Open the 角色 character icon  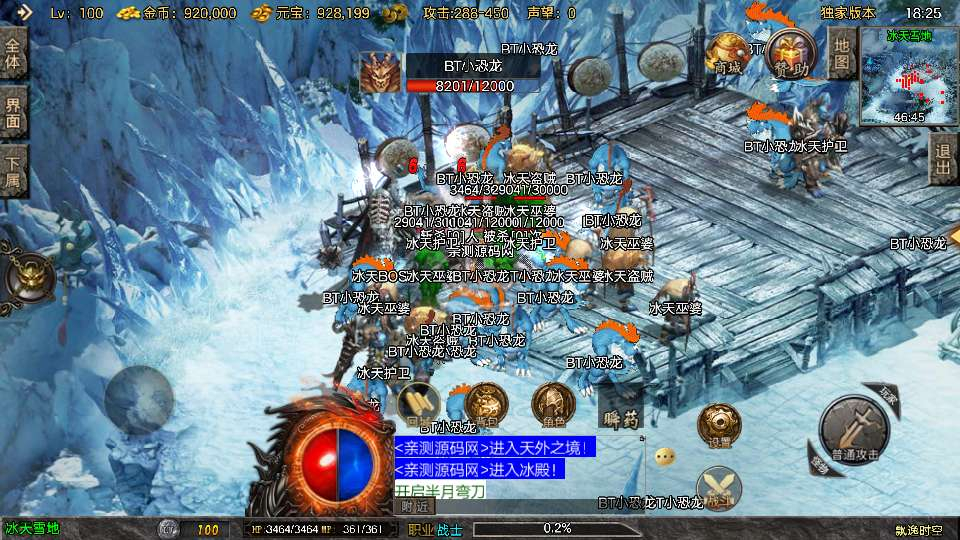tap(552, 402)
